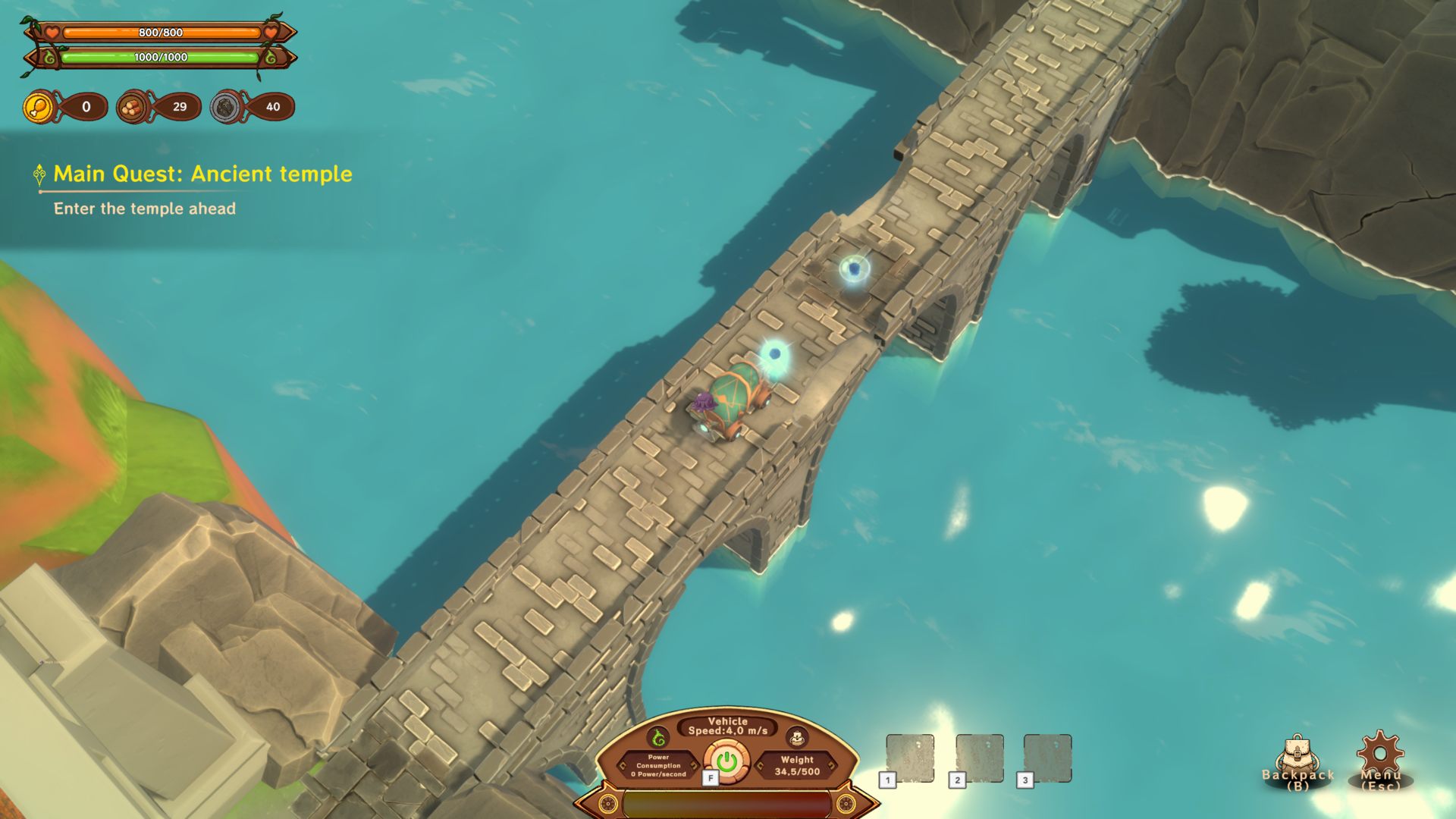The image size is (1456, 819).
Task: Select hotbar slot 1
Action: pyautogui.click(x=910, y=758)
